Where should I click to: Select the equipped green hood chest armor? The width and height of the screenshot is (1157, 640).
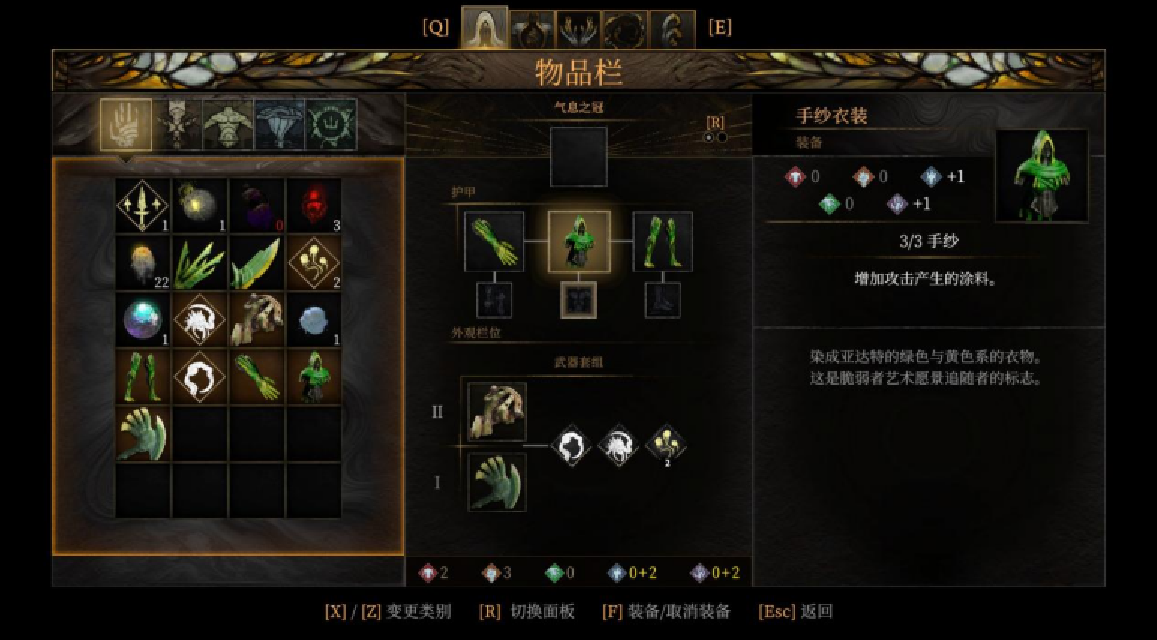[x=579, y=241]
